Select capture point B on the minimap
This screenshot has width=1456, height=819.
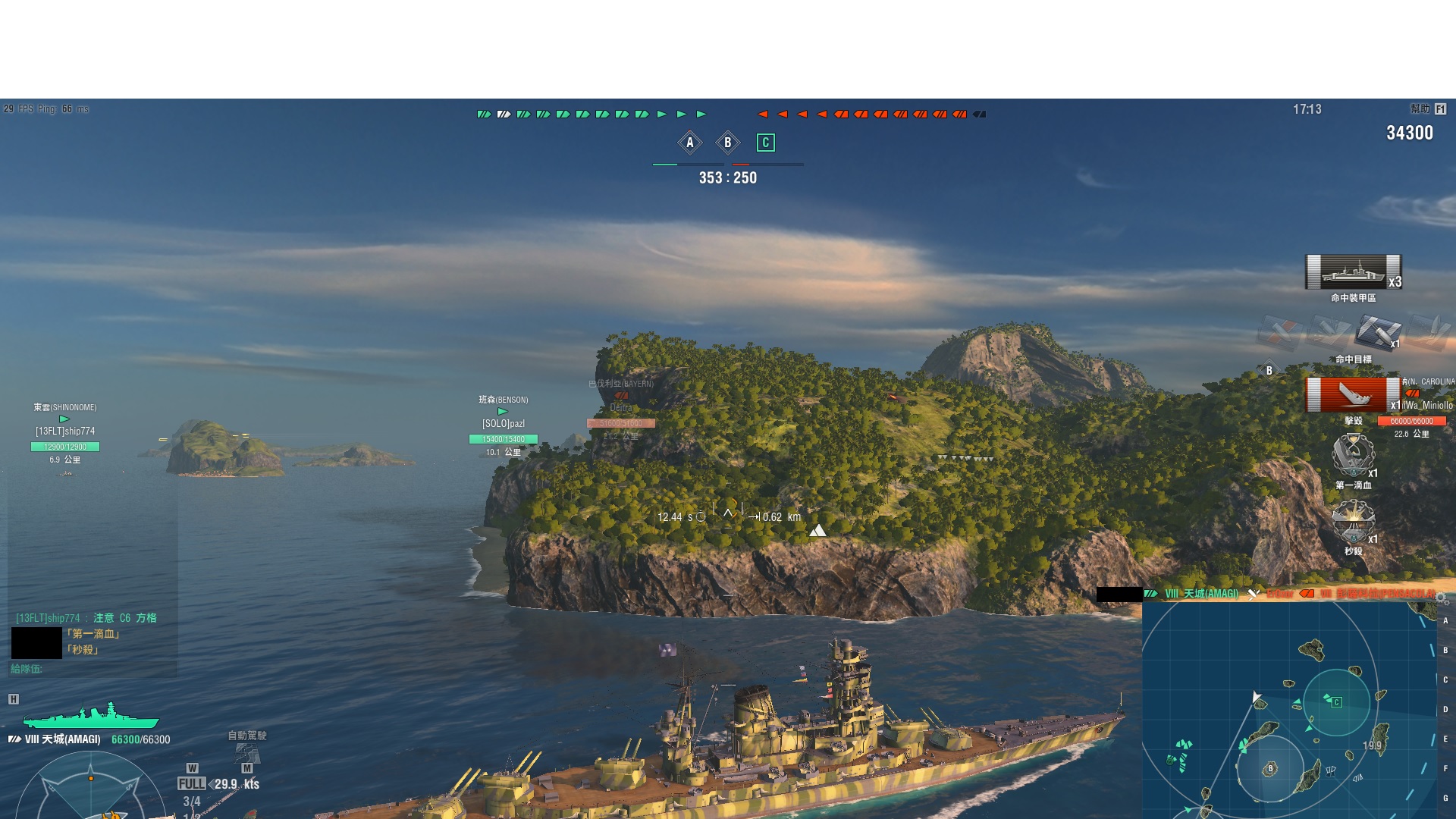(1271, 769)
